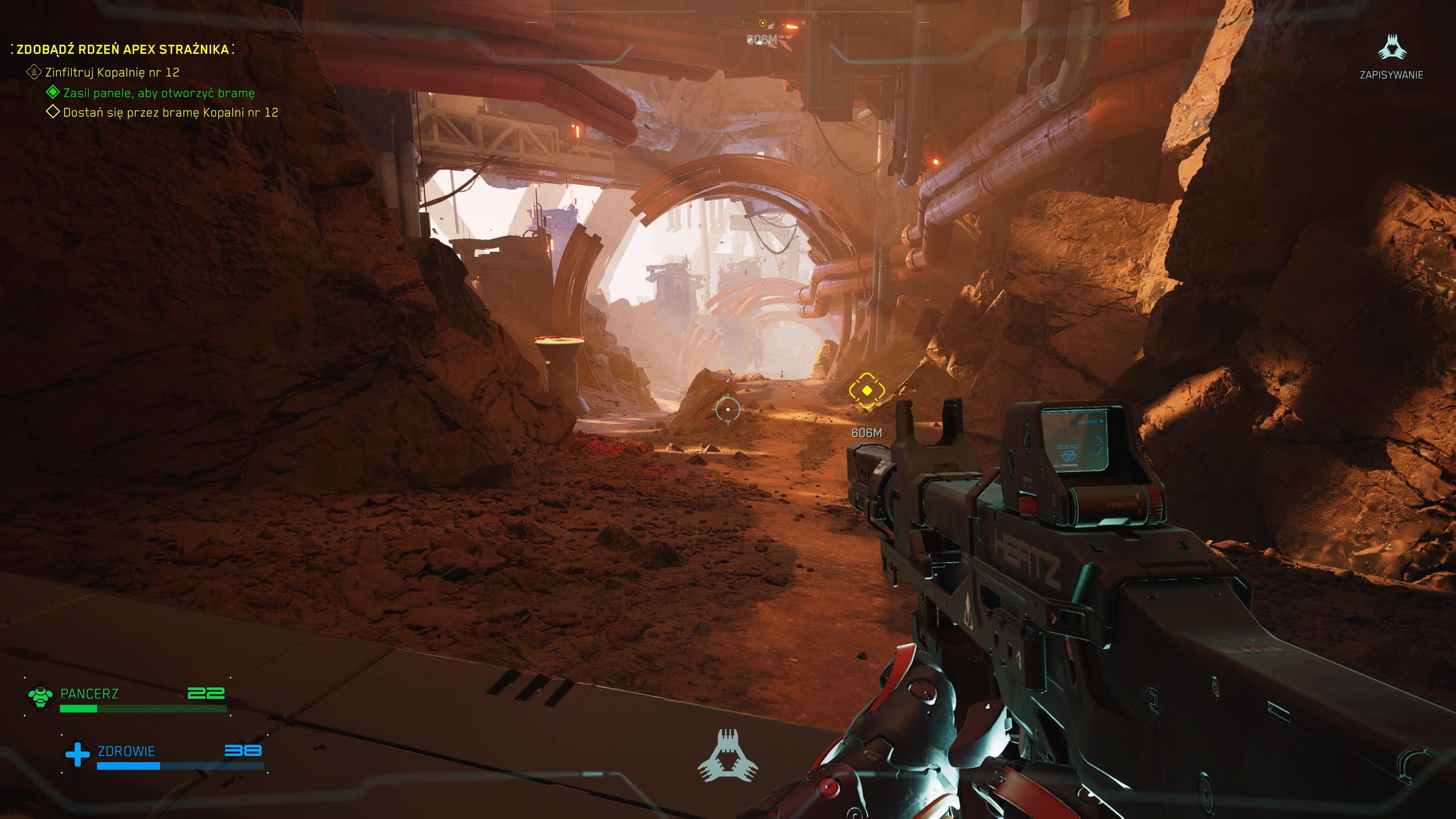Click the Zapisywanie saving icon

click(x=1391, y=47)
